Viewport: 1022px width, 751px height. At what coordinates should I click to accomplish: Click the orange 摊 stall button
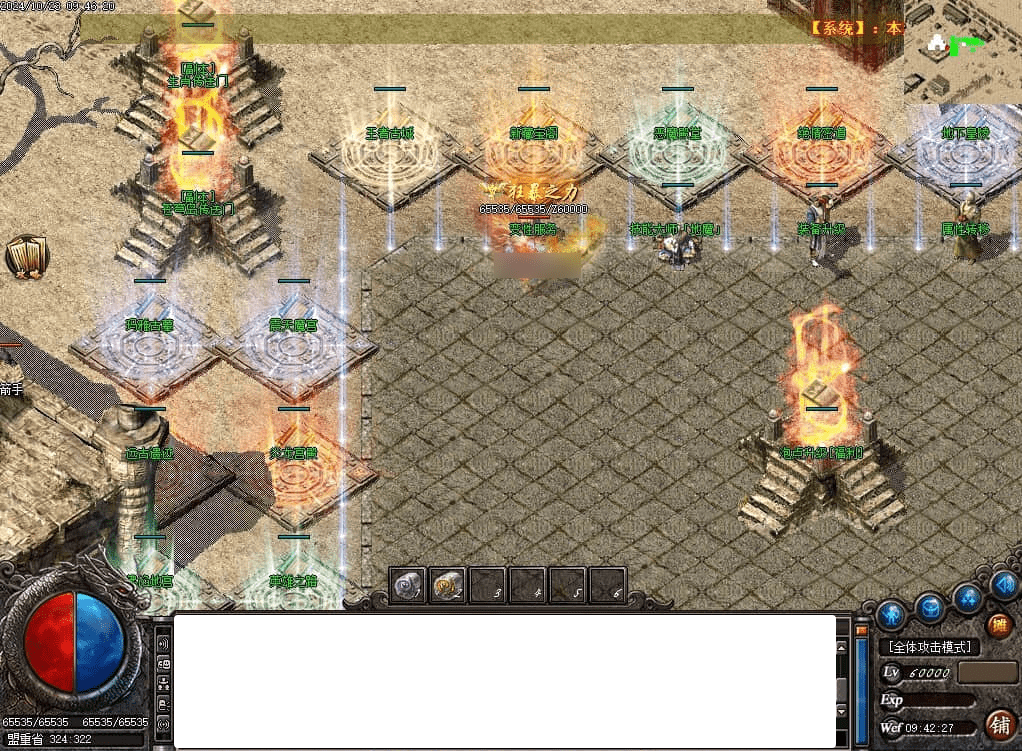[x=999, y=625]
